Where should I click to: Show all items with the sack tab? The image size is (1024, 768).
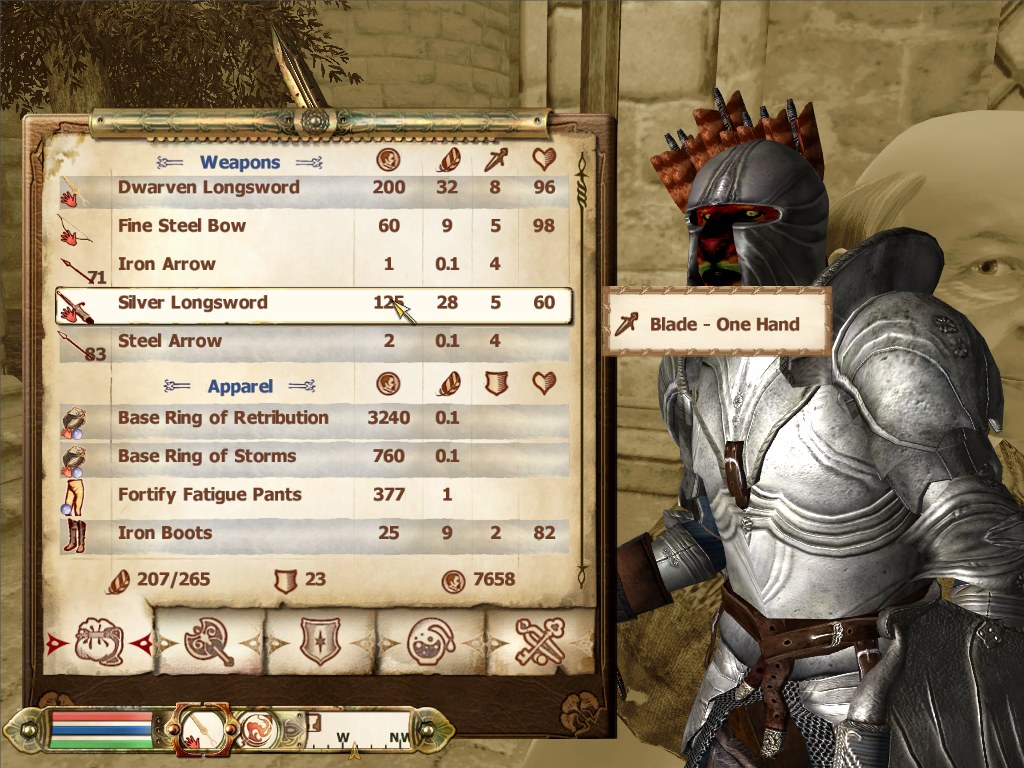[98, 641]
